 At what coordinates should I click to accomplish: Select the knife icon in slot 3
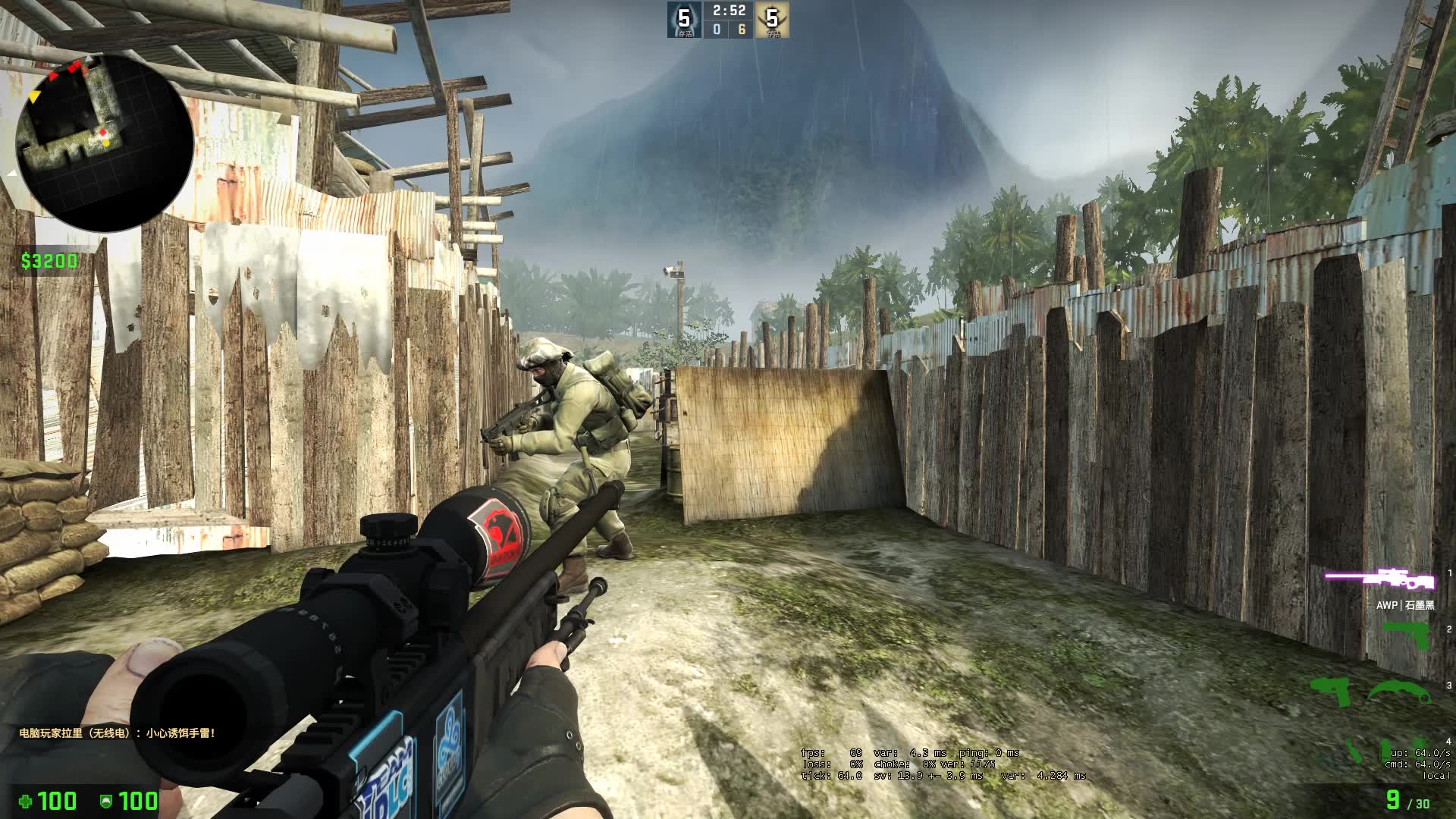coord(1401,692)
